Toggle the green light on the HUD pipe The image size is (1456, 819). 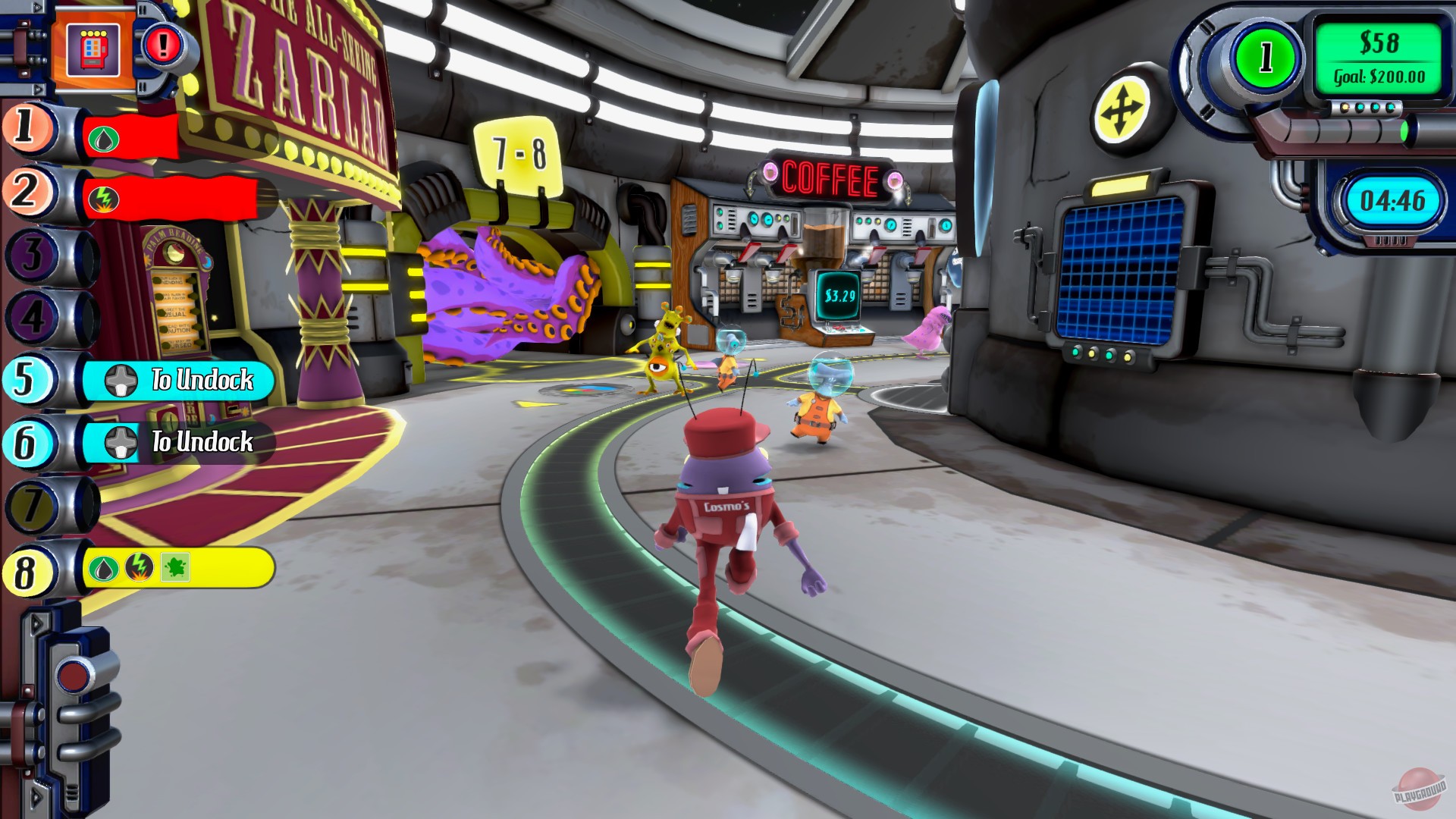tap(1405, 131)
